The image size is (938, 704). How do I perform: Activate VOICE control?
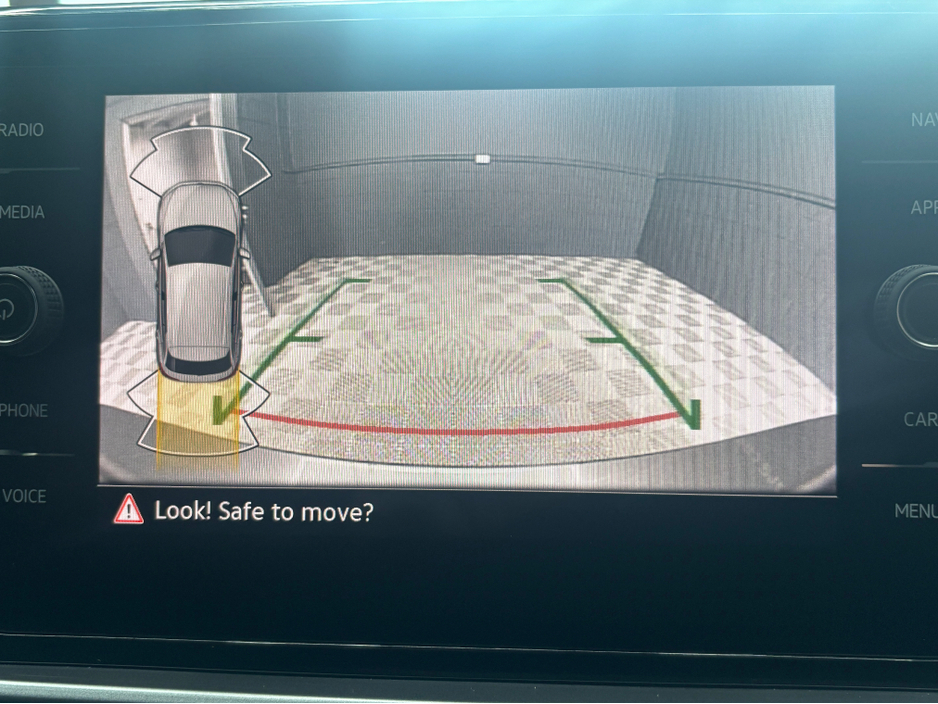click(x=24, y=496)
